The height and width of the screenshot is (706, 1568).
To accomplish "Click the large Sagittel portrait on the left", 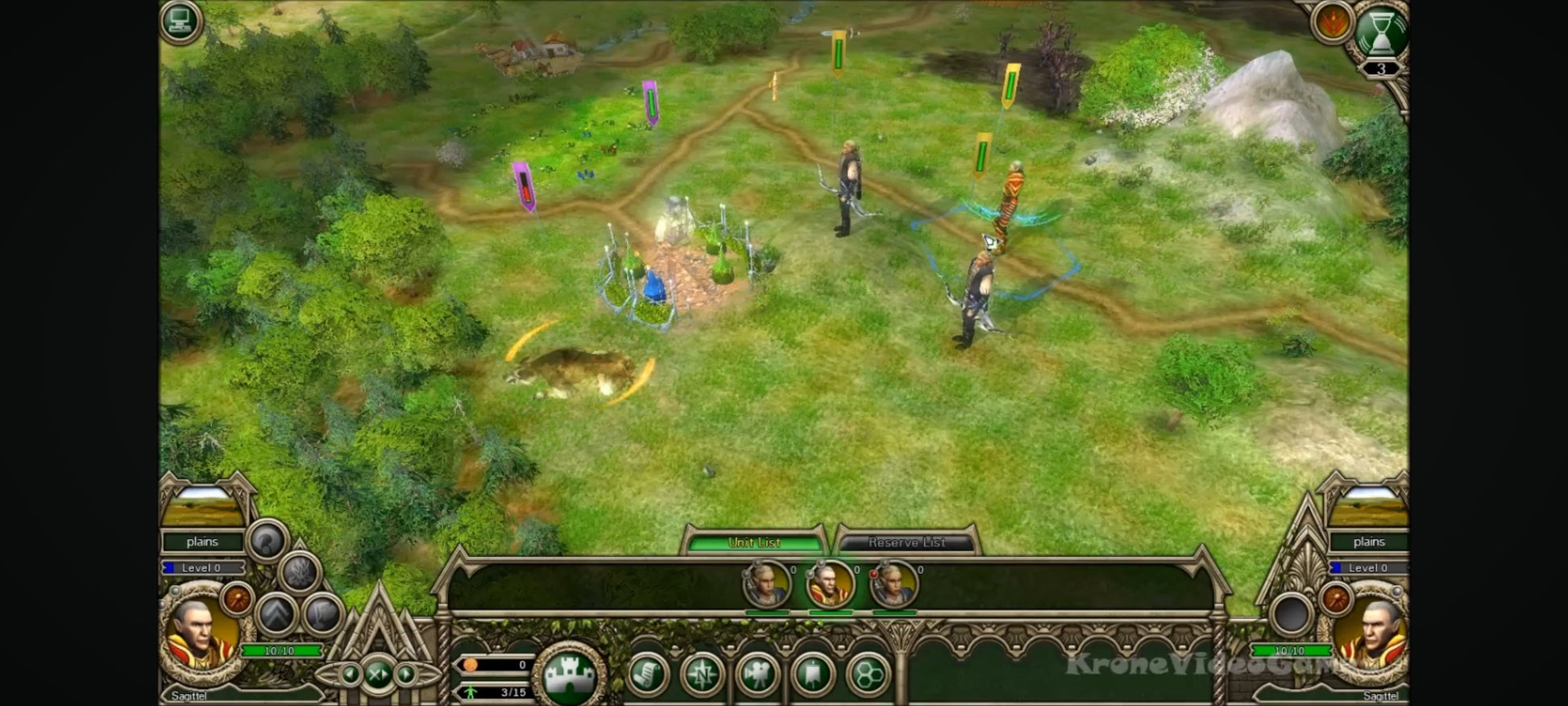I will [x=199, y=633].
